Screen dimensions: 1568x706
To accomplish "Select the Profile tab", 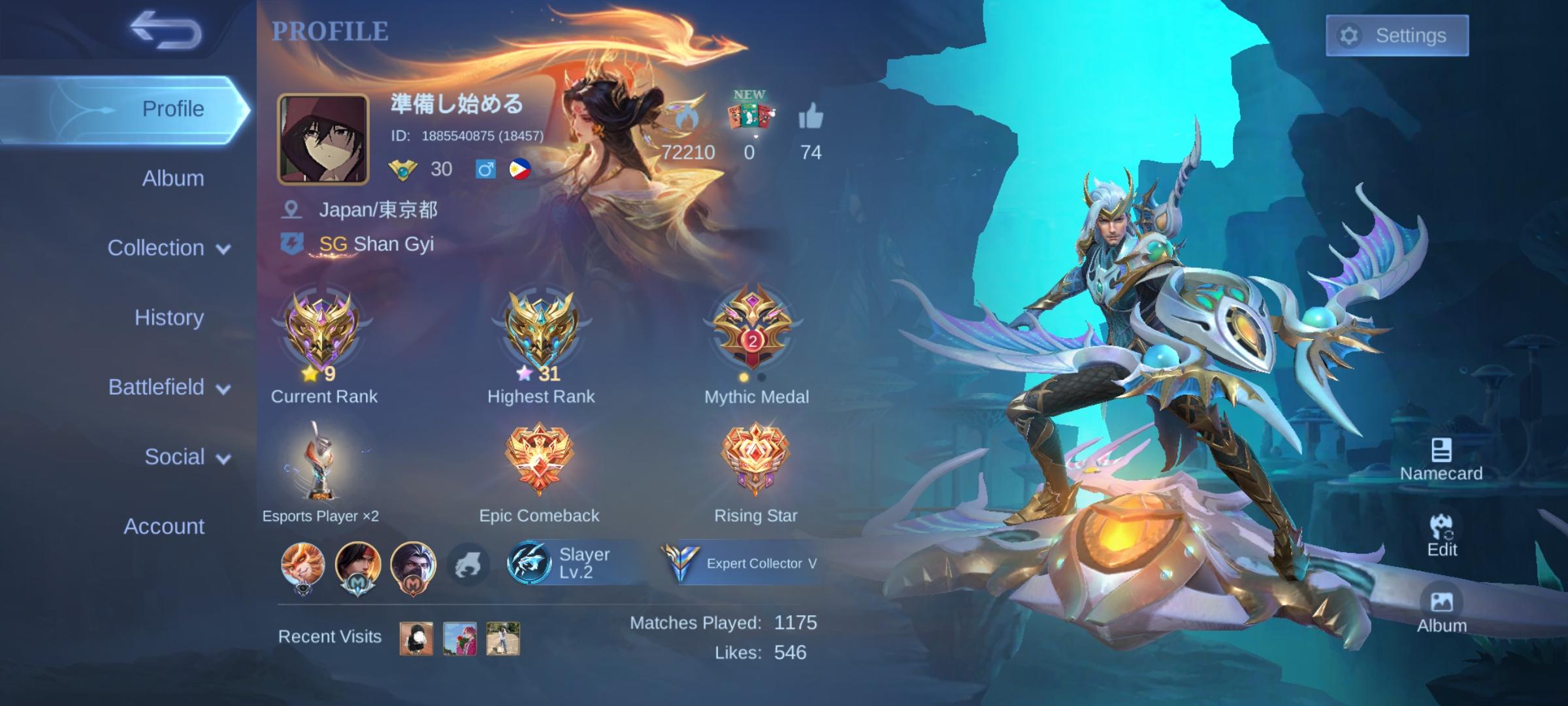I will tap(172, 109).
